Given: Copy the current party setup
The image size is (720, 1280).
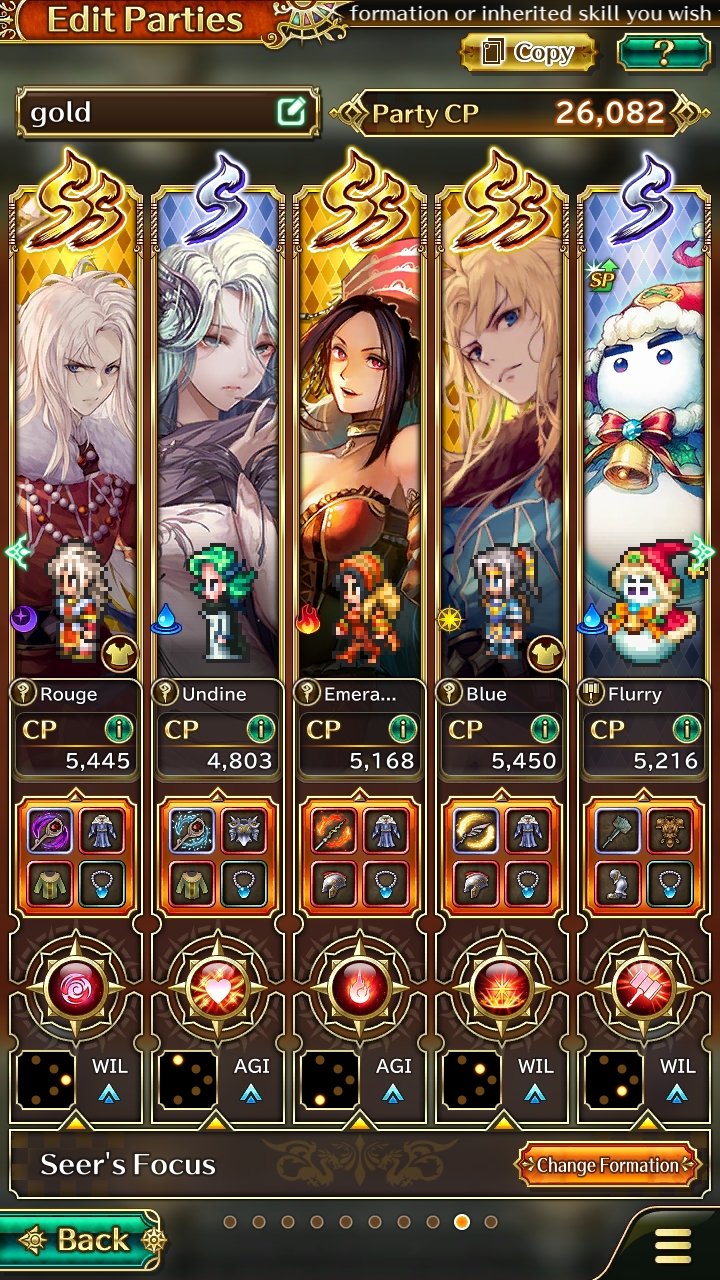Looking at the screenshot, I should [x=527, y=52].
